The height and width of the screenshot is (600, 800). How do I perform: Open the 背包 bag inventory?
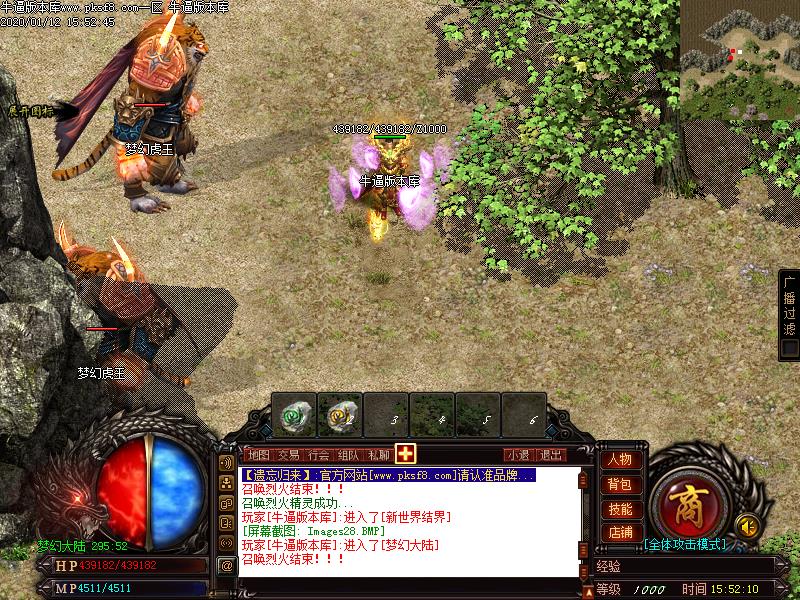pyautogui.click(x=620, y=484)
